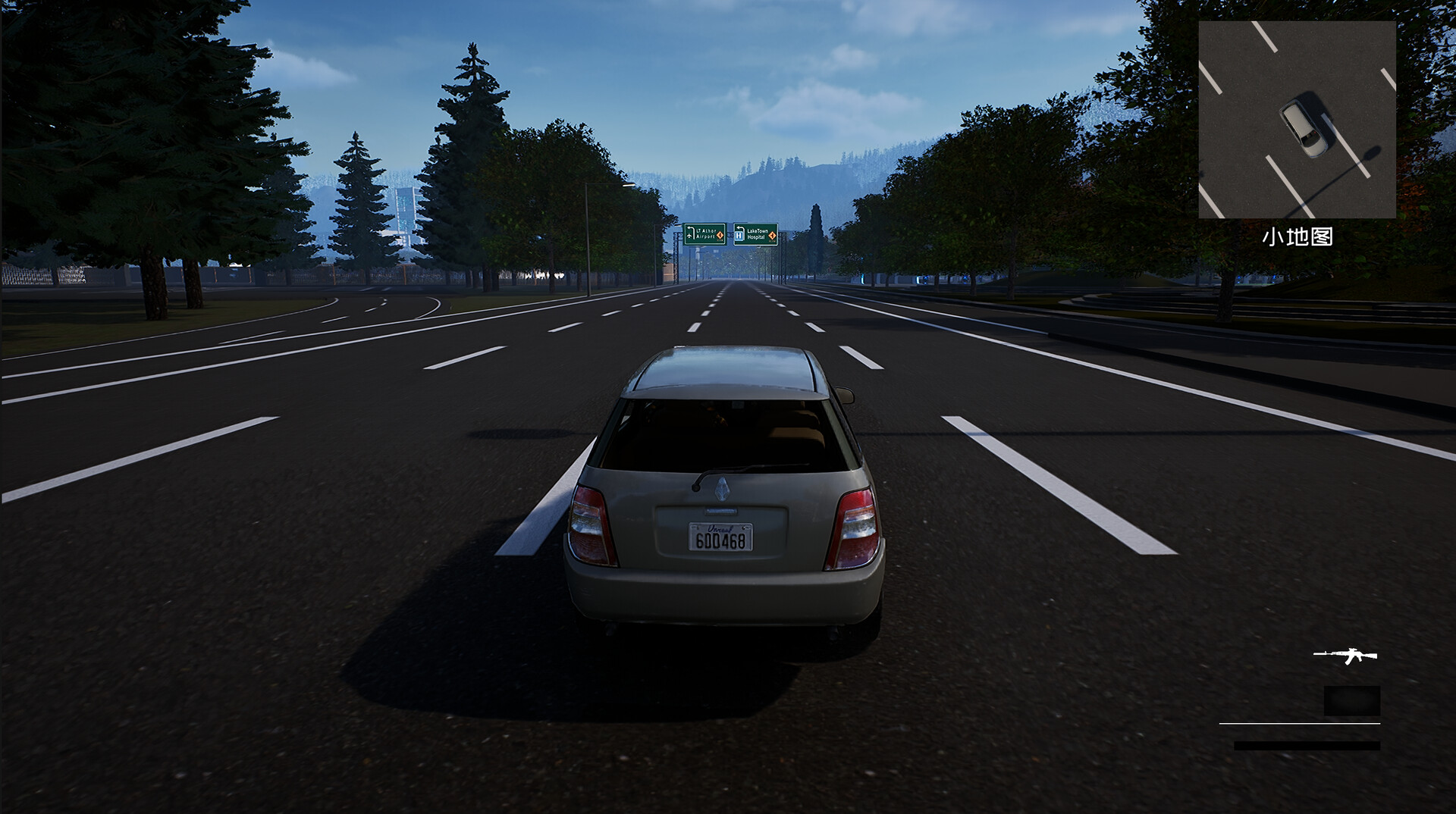Open the minimap in the corner
Image resolution: width=1456 pixels, height=814 pixels.
pos(1297,120)
